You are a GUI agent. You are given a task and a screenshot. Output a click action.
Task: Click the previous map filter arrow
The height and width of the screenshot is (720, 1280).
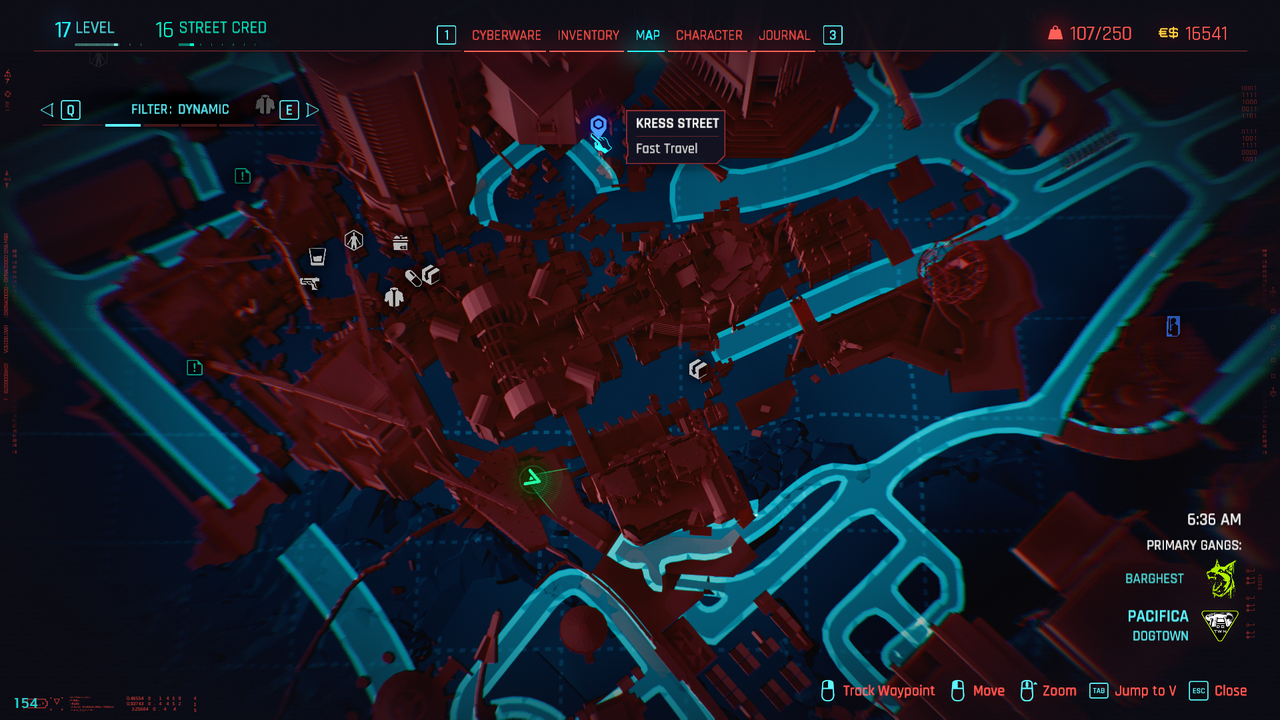(47, 110)
